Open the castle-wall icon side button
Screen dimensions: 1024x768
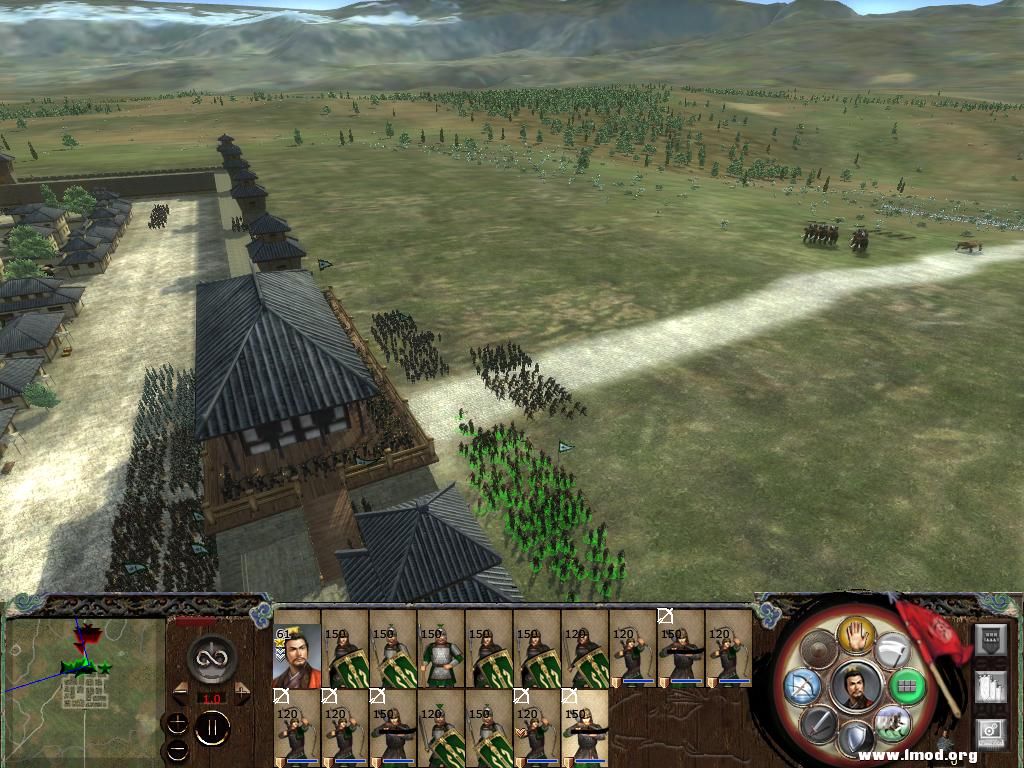(990, 639)
